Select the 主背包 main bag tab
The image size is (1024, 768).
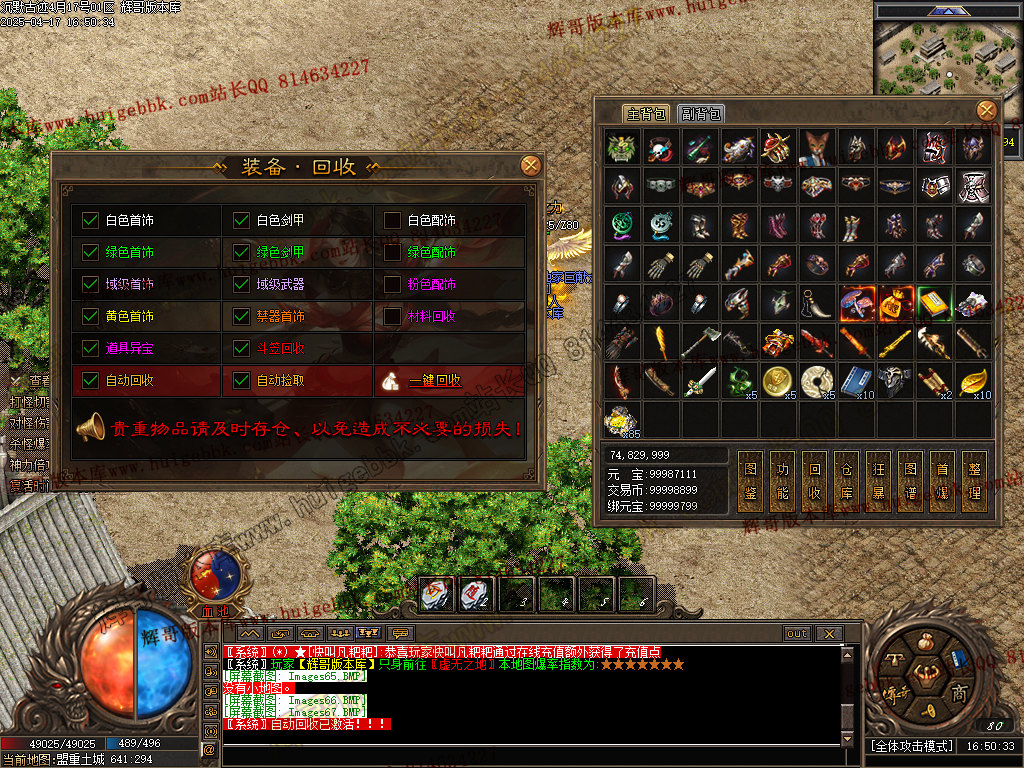[646, 114]
